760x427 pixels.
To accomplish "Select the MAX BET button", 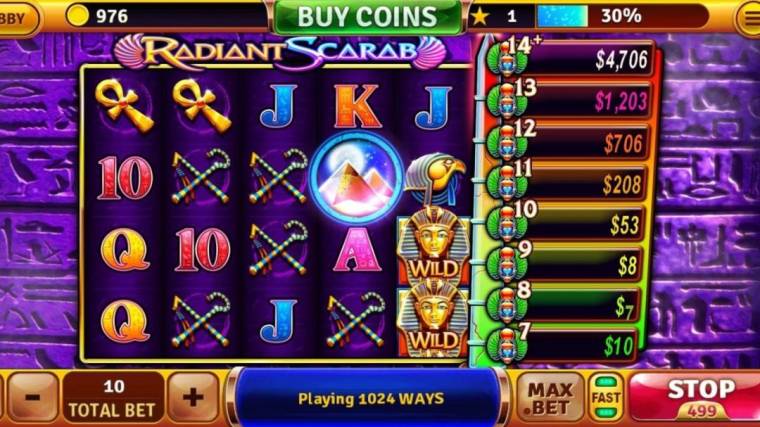I will click(x=549, y=398).
